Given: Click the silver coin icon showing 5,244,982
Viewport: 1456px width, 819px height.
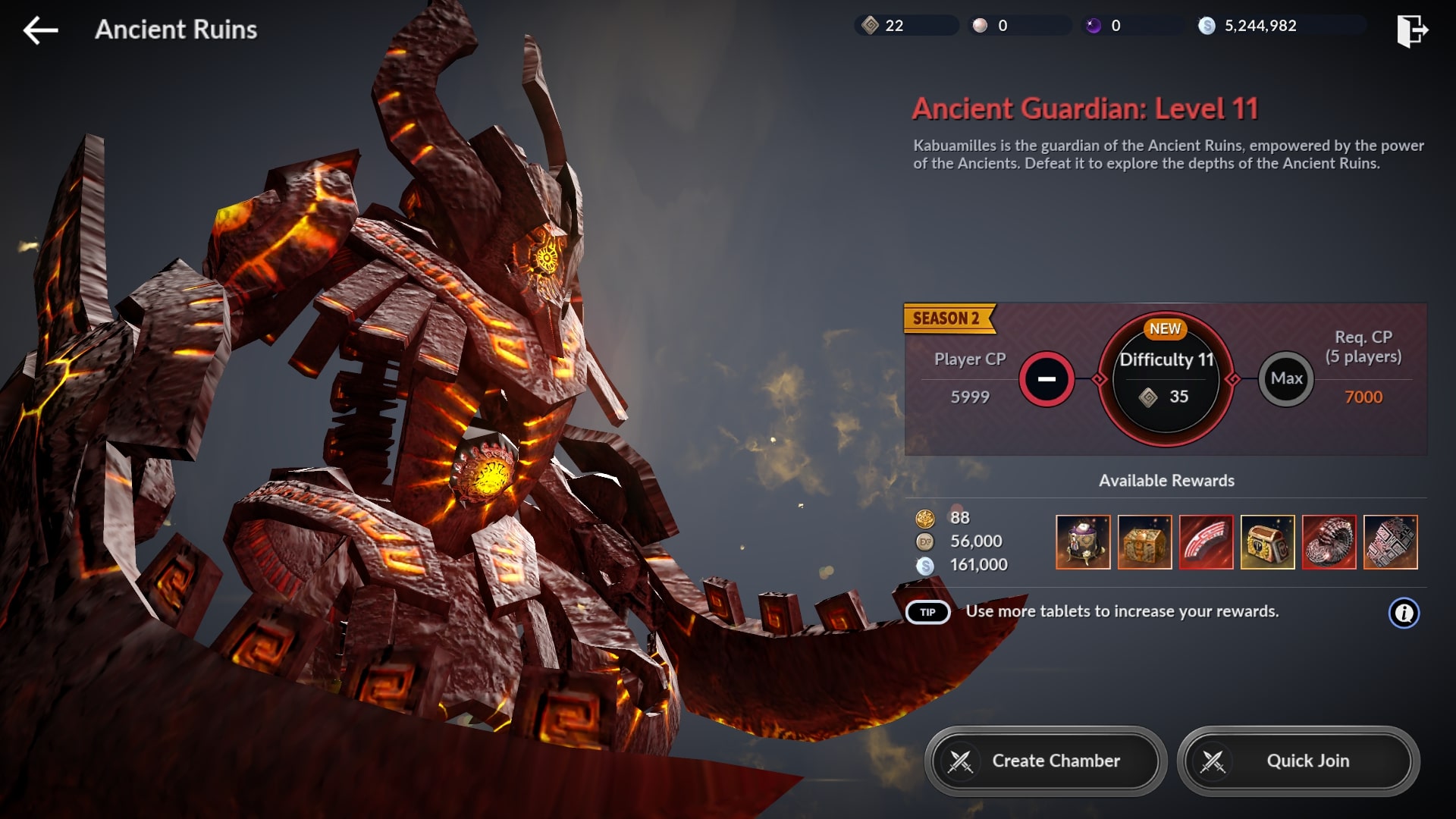Looking at the screenshot, I should click(1207, 25).
